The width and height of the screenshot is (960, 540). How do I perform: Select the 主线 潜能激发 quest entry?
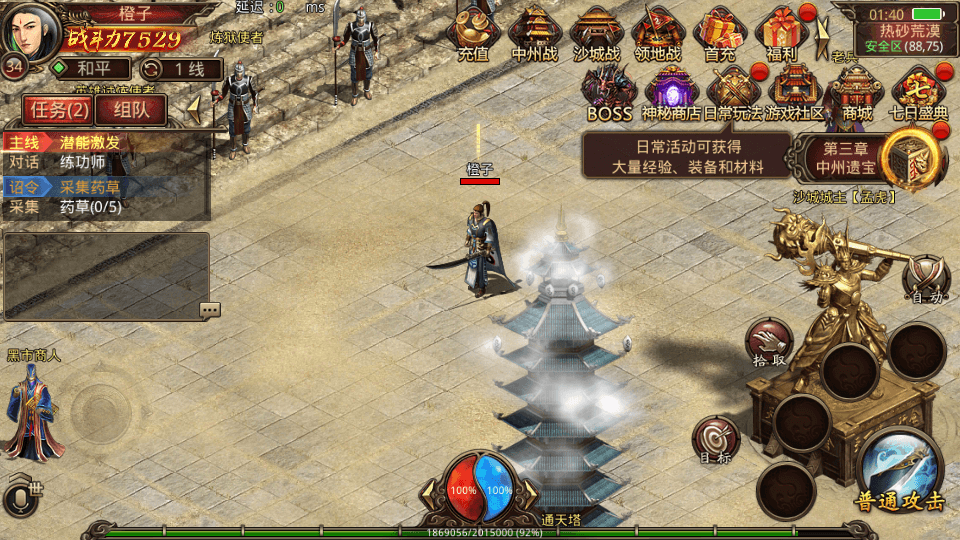coord(105,142)
